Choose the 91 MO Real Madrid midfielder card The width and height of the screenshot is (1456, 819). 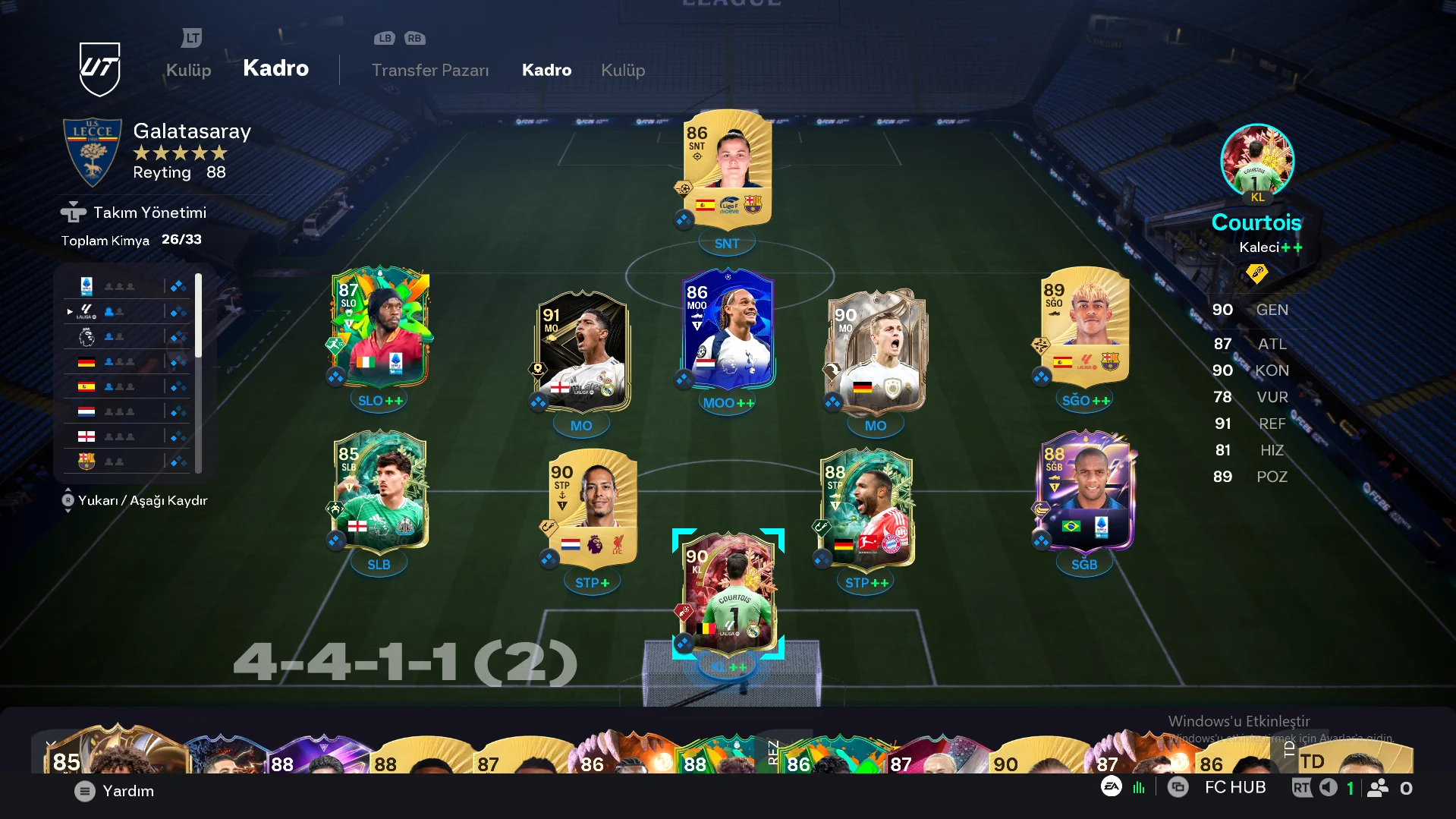pyautogui.click(x=582, y=351)
